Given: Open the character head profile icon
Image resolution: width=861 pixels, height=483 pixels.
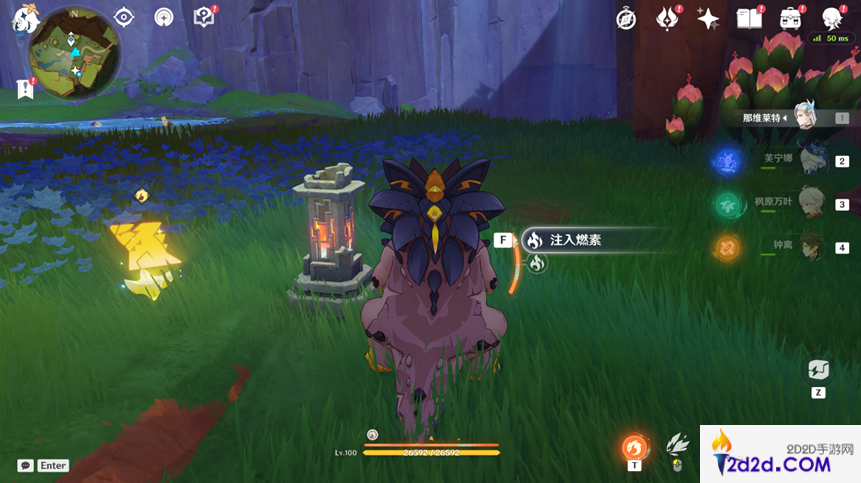Looking at the screenshot, I should [831, 19].
